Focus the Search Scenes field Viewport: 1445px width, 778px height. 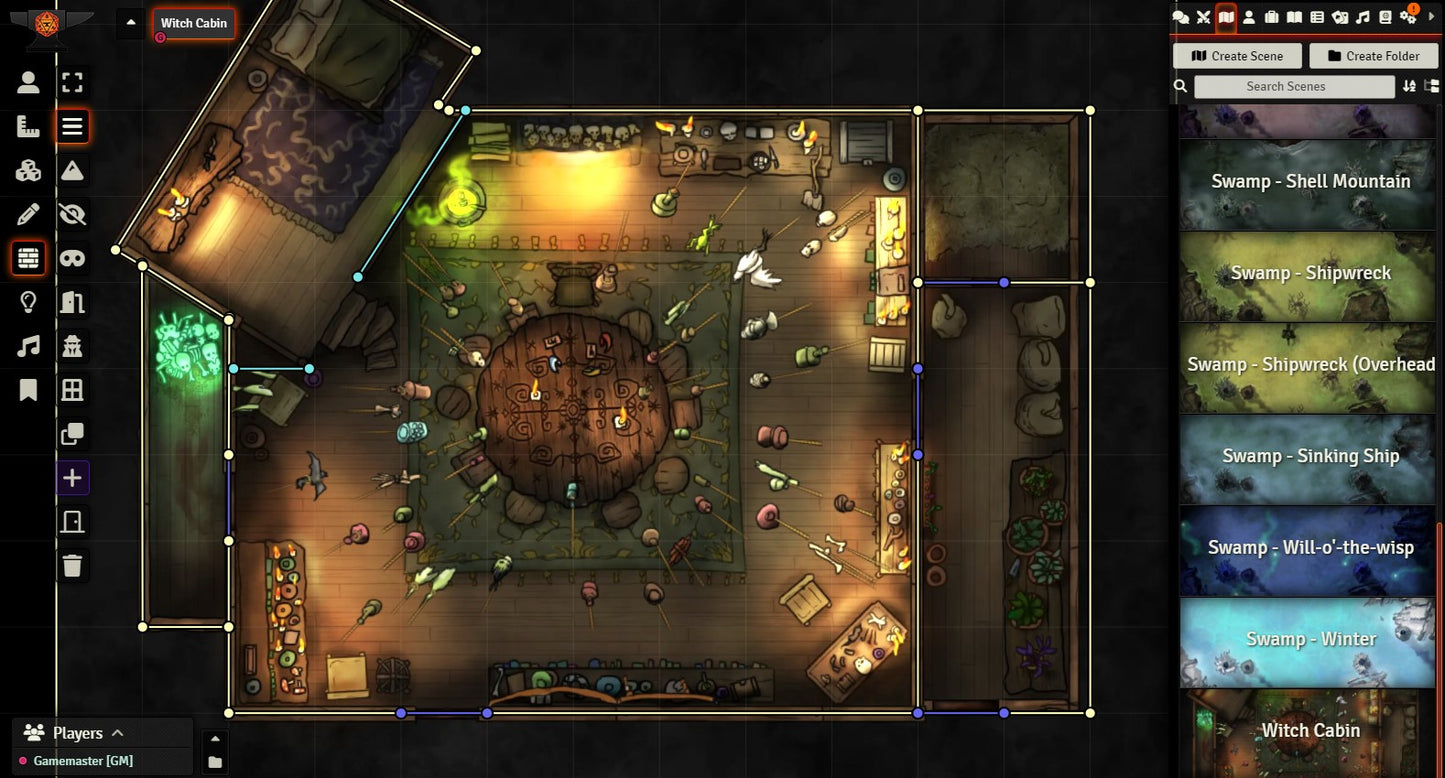1294,87
